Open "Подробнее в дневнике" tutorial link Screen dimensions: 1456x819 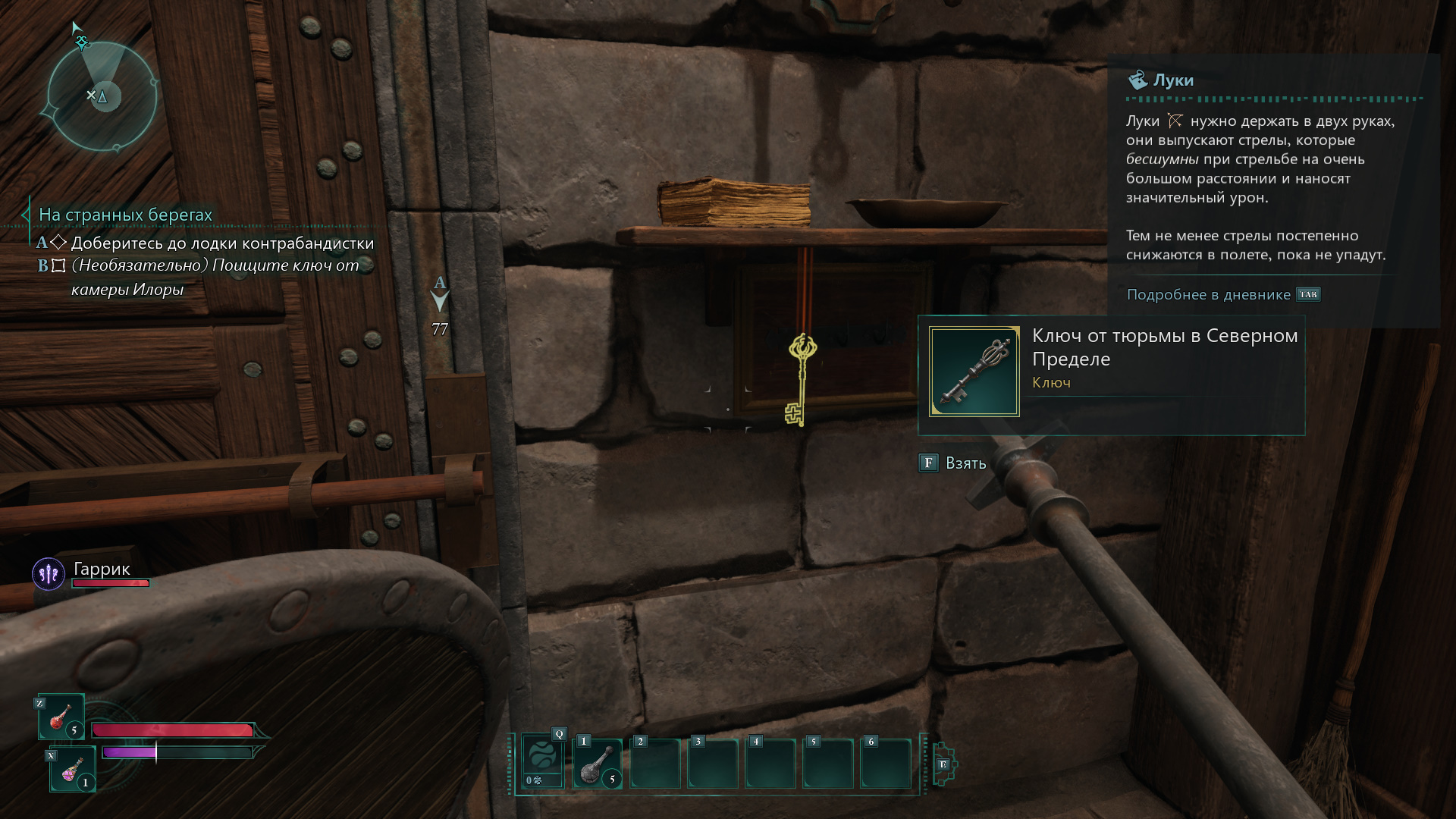[x=1208, y=294]
